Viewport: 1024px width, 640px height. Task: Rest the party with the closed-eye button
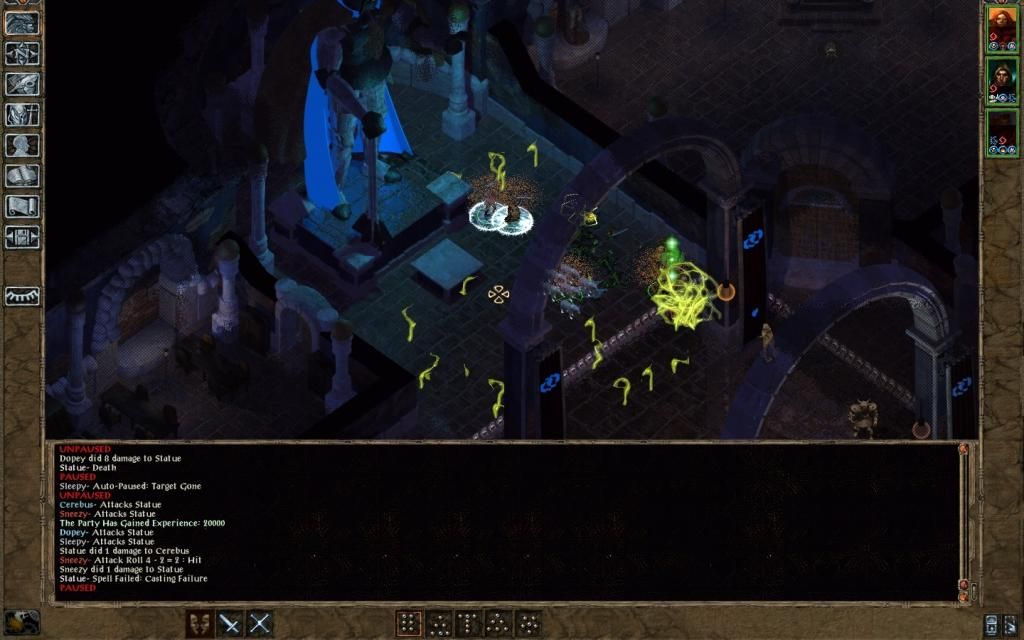tap(22, 296)
